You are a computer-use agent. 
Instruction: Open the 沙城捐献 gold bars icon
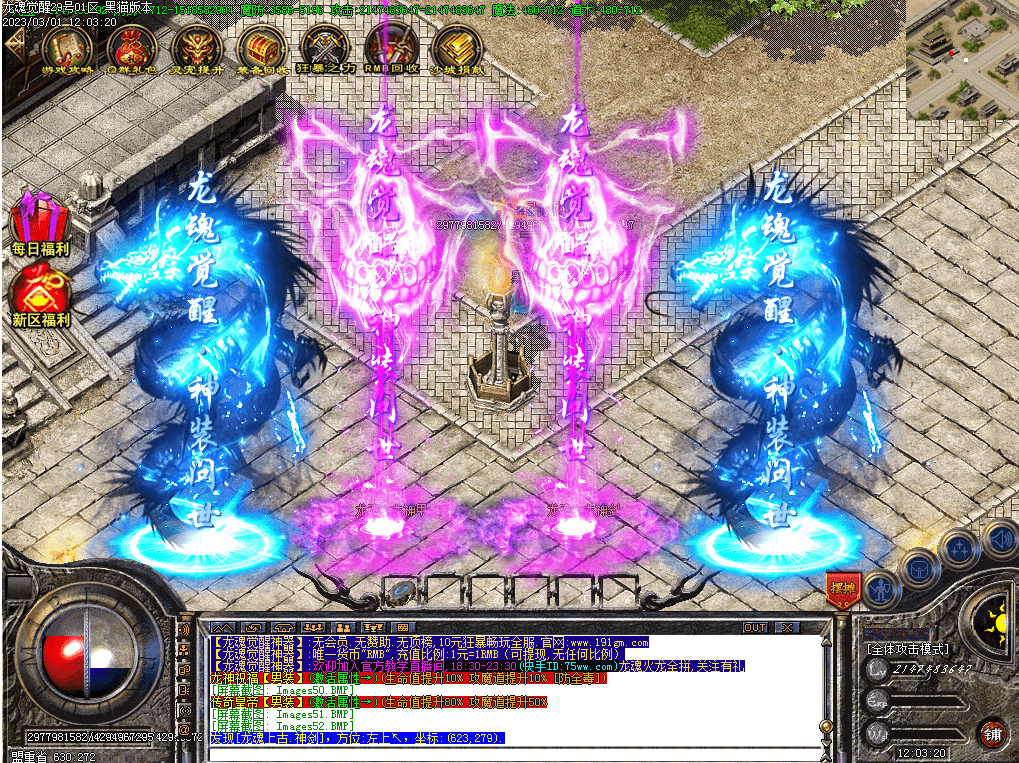[457, 47]
